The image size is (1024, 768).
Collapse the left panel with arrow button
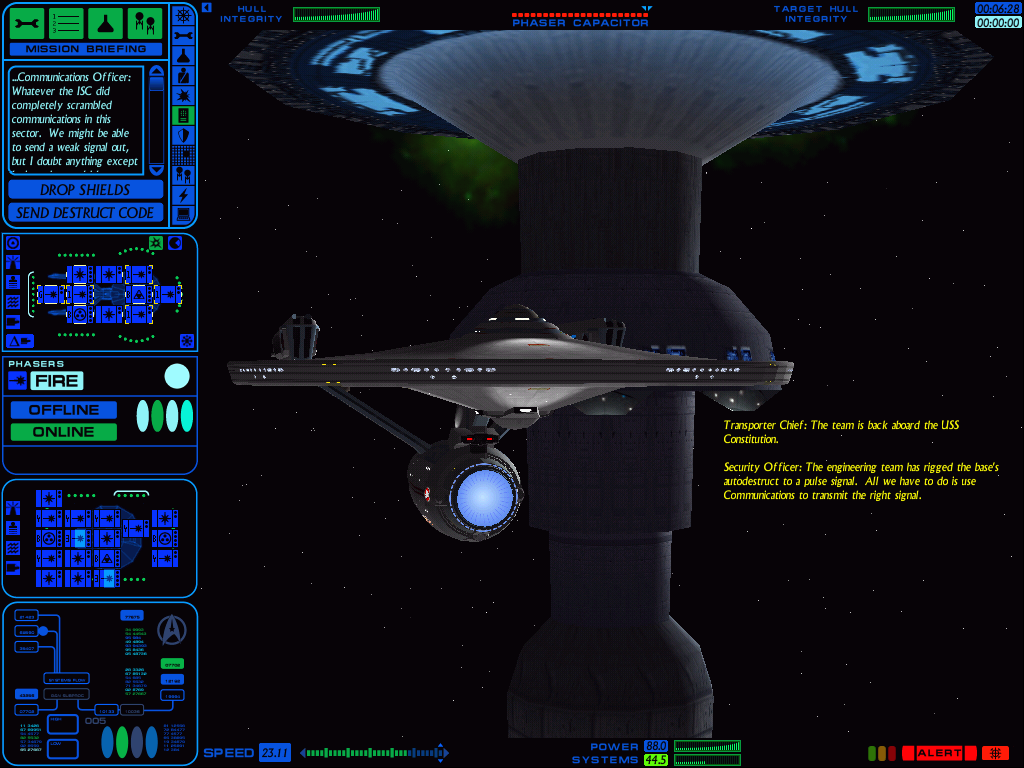(x=206, y=8)
